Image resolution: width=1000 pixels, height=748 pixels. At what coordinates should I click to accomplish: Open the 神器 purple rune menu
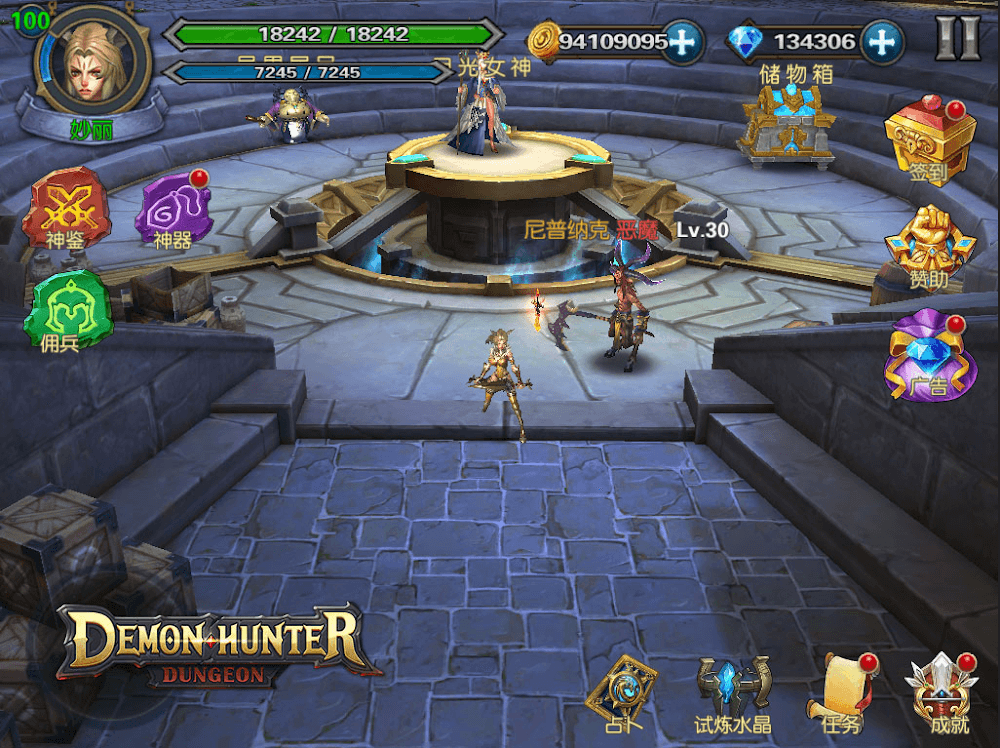click(172, 208)
